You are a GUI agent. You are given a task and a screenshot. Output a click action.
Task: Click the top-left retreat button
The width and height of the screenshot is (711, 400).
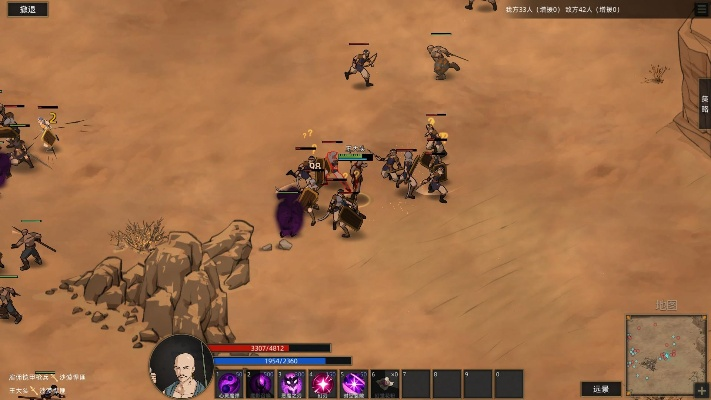[27, 9]
